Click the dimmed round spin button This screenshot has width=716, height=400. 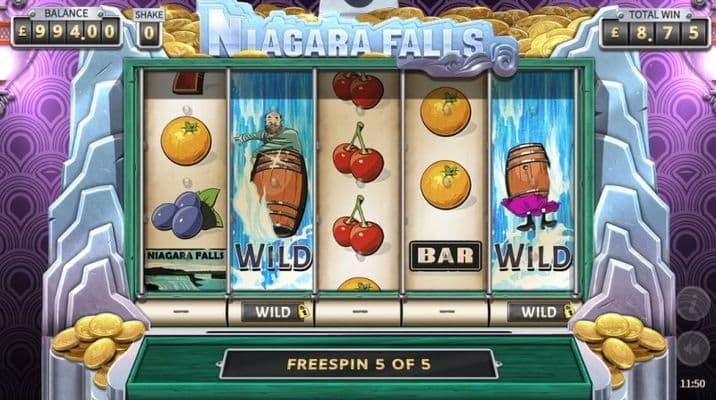point(692,303)
